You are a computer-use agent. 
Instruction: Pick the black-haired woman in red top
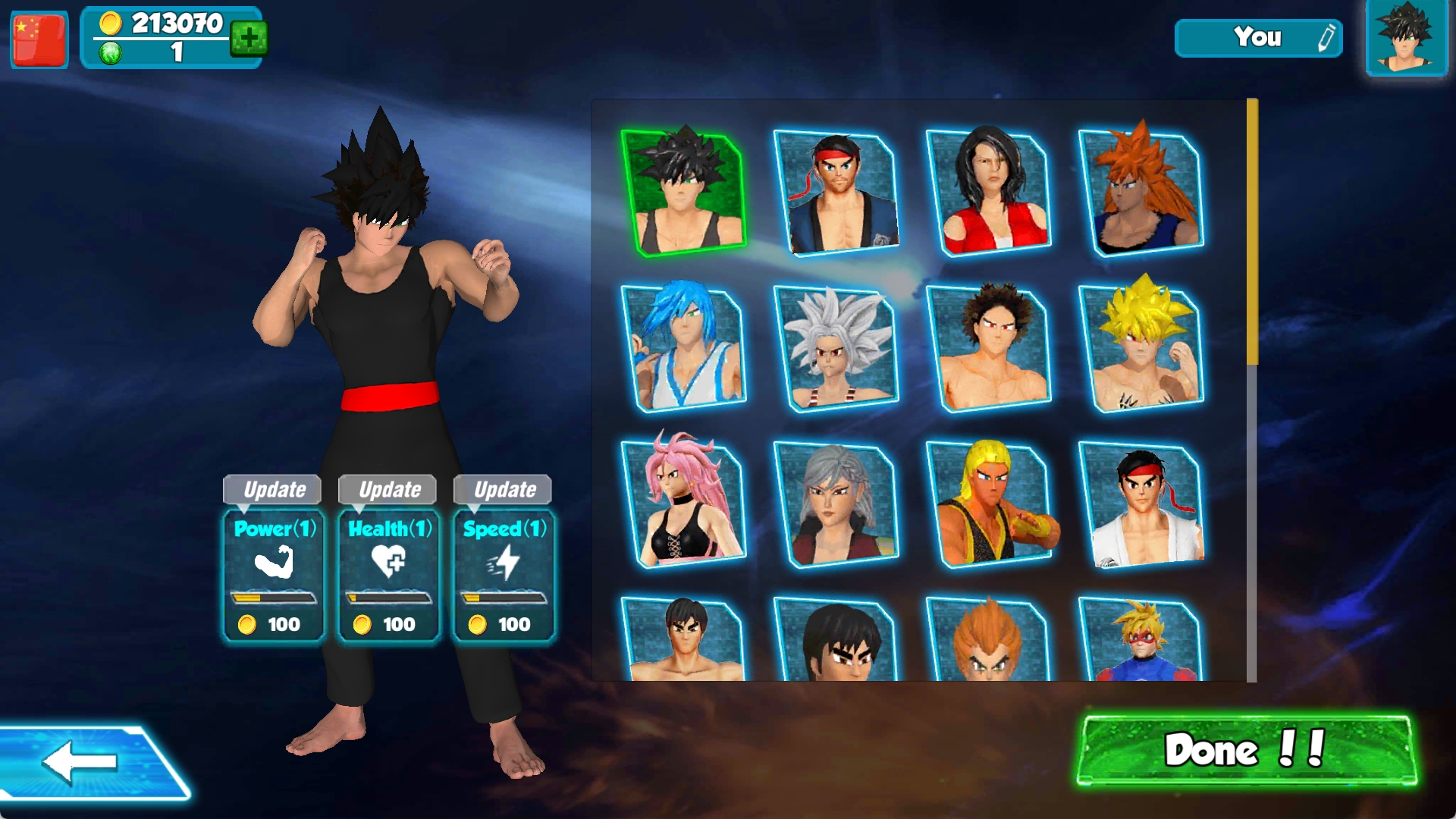coord(989,193)
